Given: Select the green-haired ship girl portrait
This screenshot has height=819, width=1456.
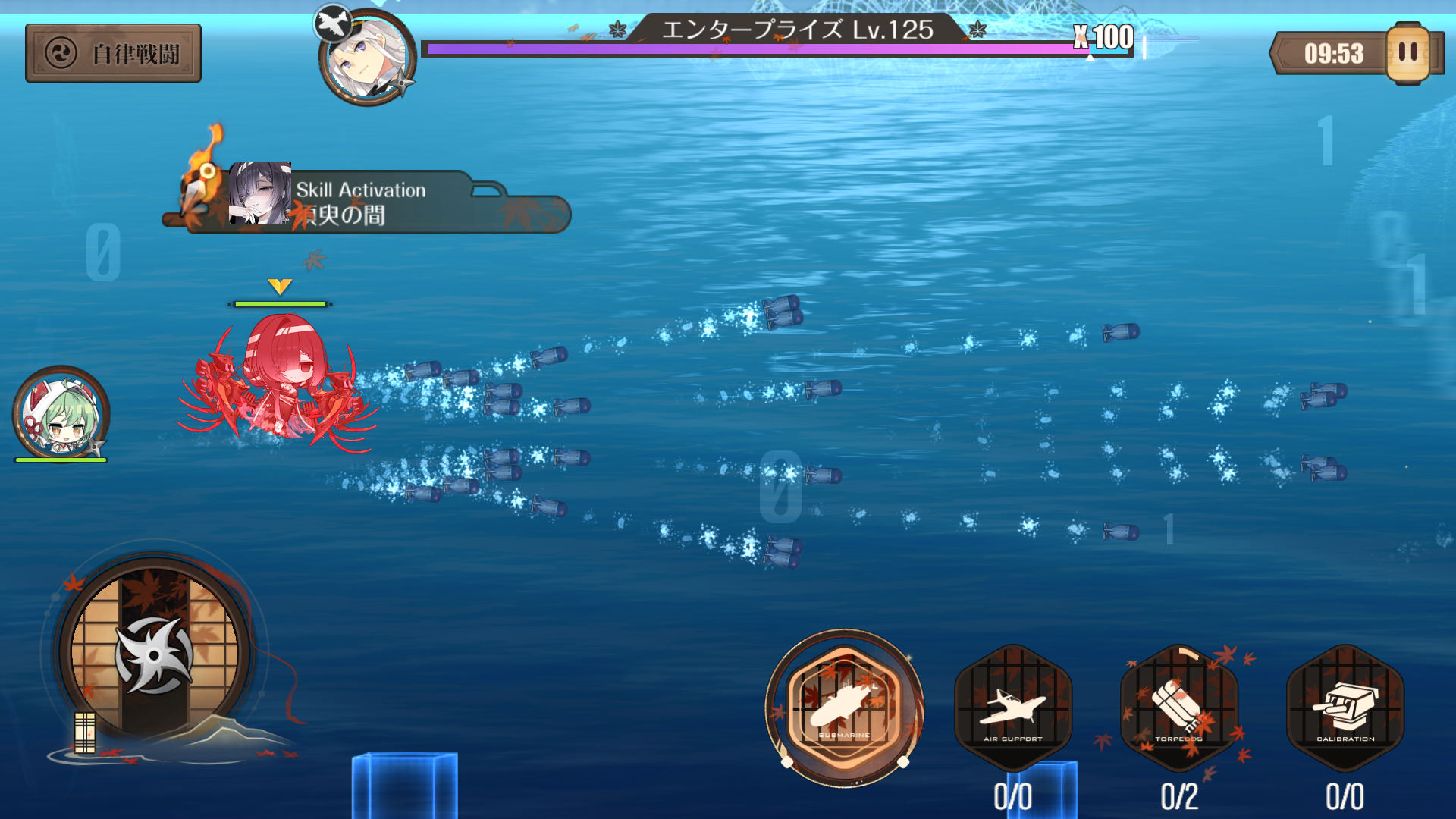Looking at the screenshot, I should coord(61,413).
